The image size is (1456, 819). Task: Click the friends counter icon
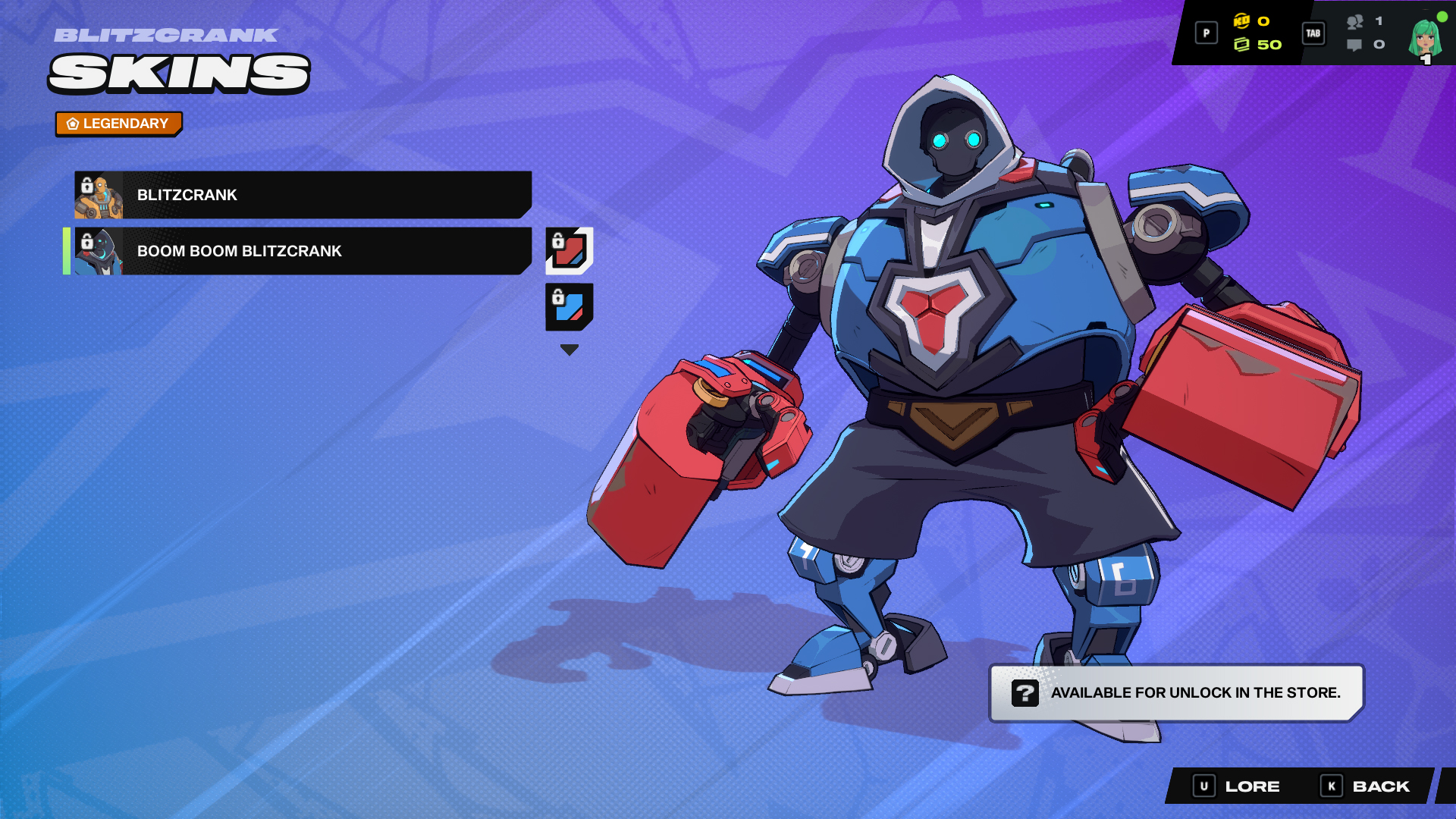(1357, 23)
